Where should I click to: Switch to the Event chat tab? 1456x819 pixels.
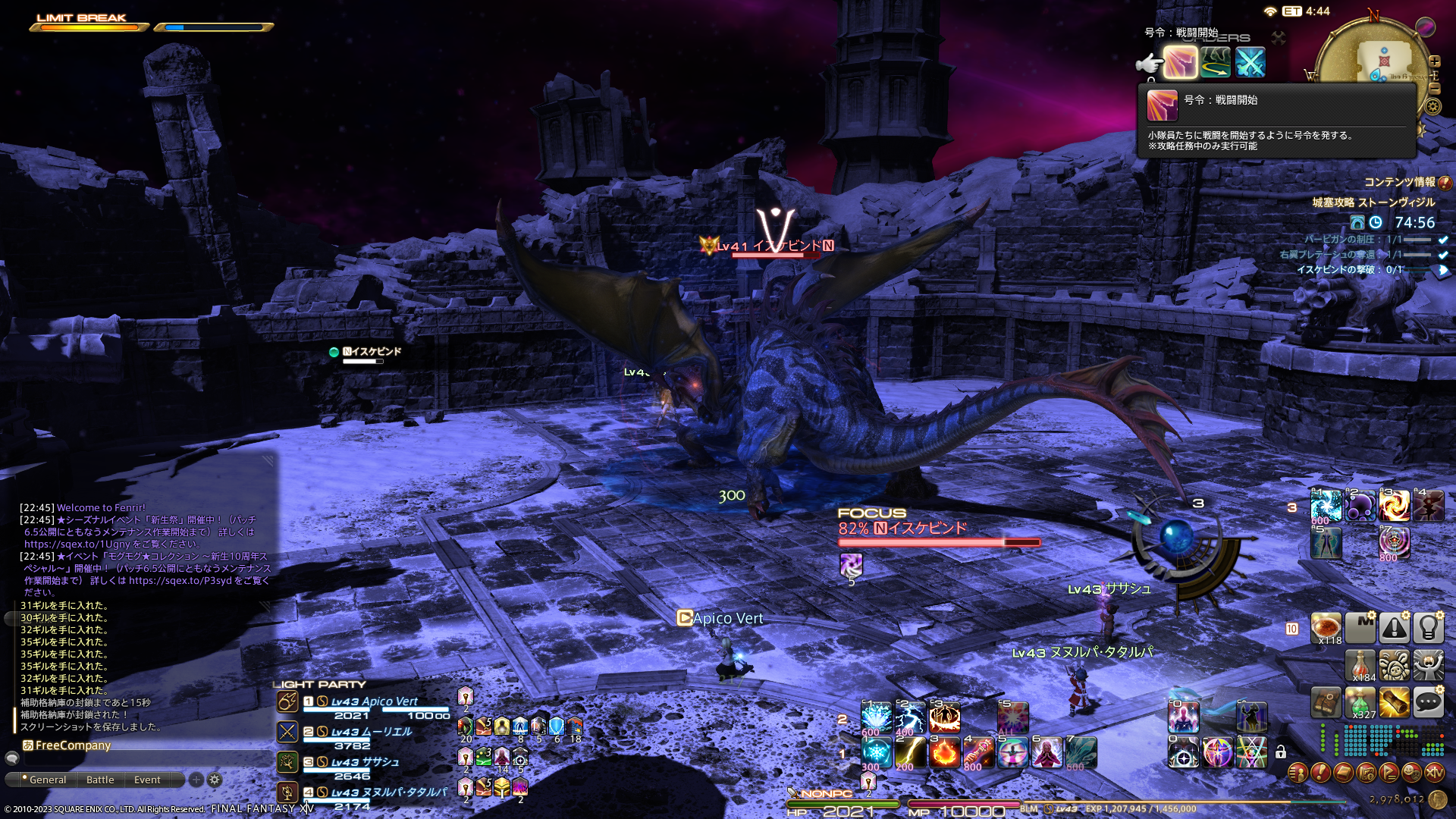coord(147,780)
